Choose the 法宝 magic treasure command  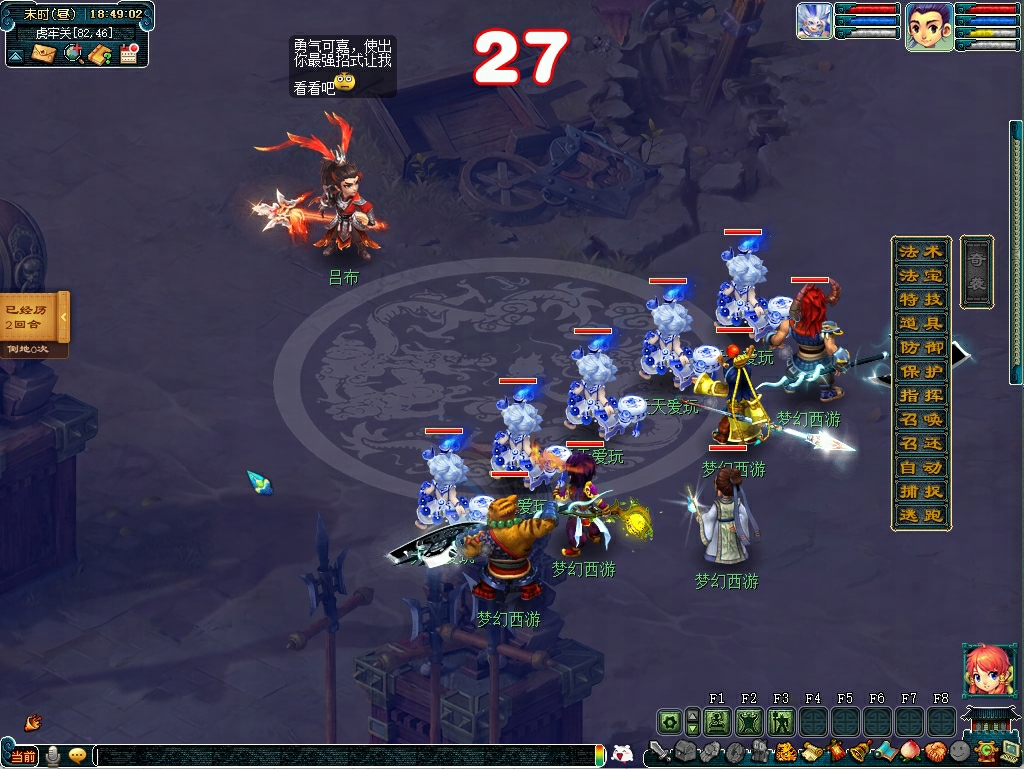[920, 275]
